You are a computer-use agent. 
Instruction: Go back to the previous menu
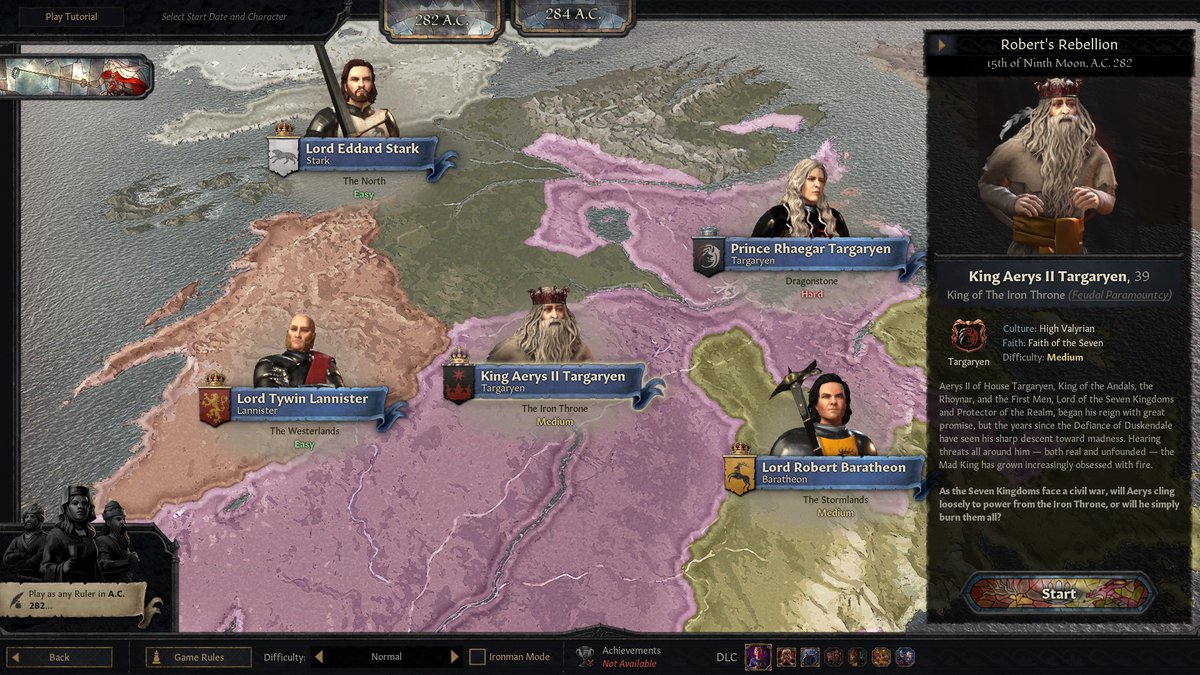click(x=59, y=657)
